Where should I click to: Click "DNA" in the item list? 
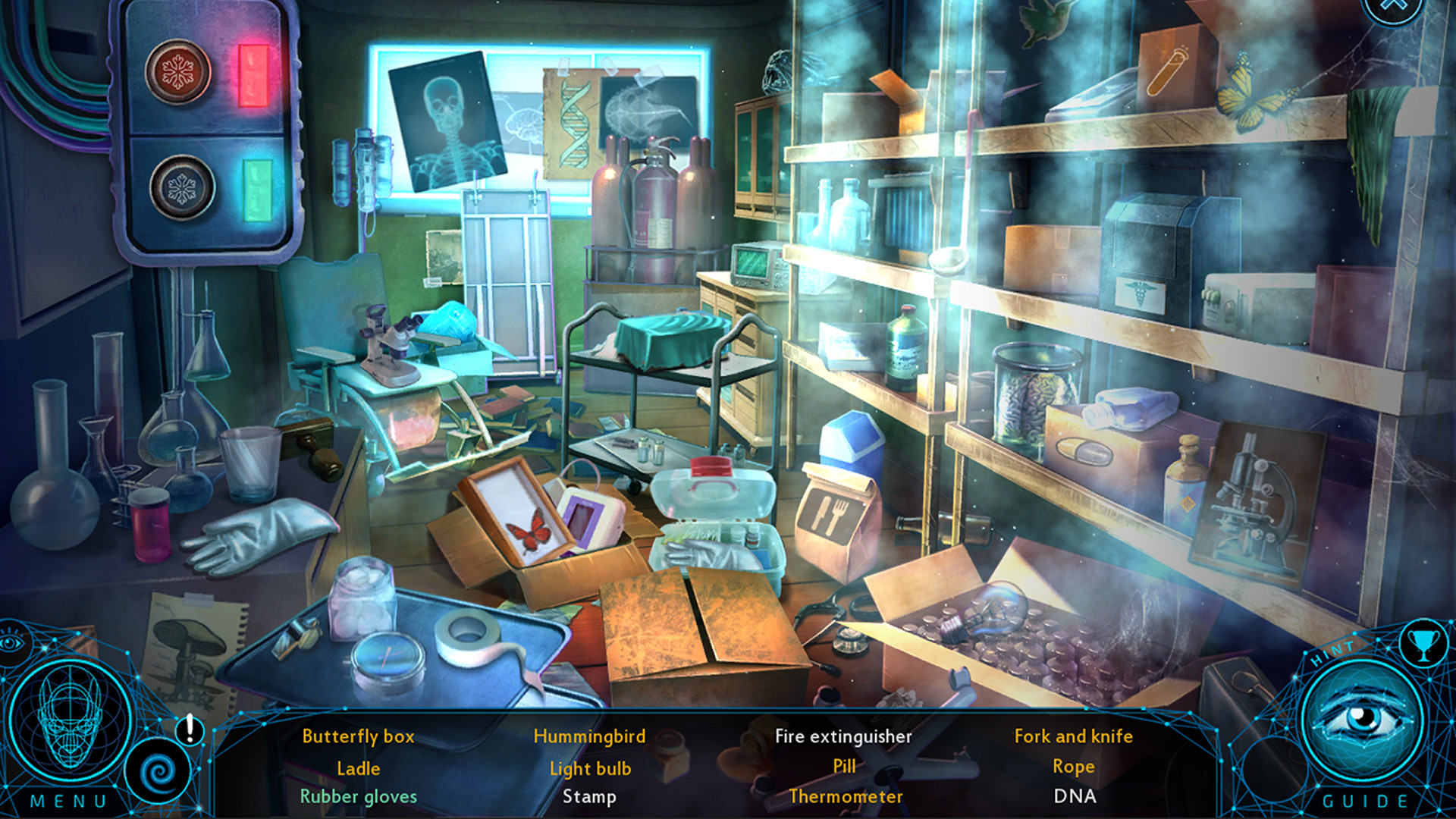1075,797
